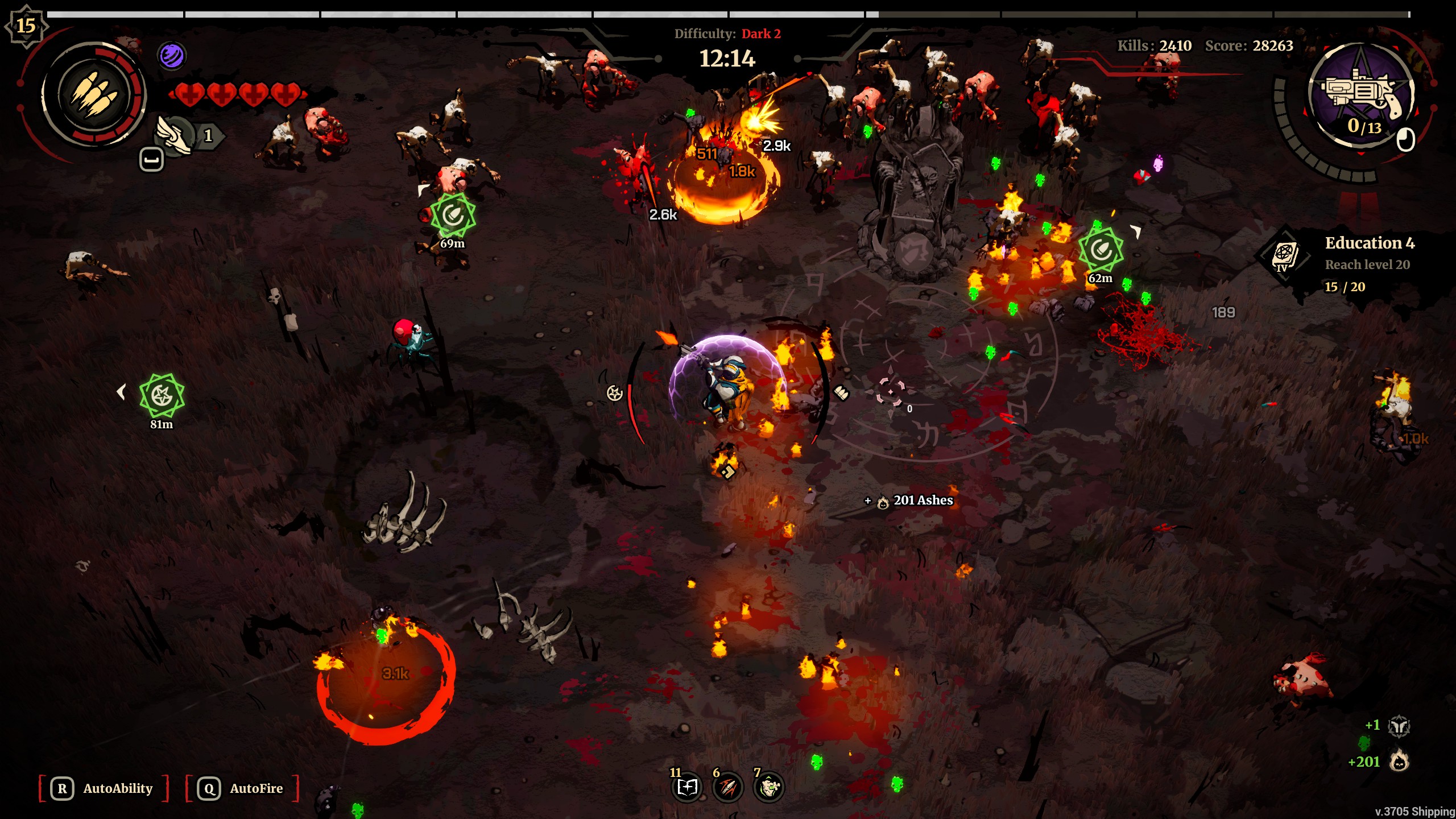Click the green objective marker at 69m

[452, 216]
